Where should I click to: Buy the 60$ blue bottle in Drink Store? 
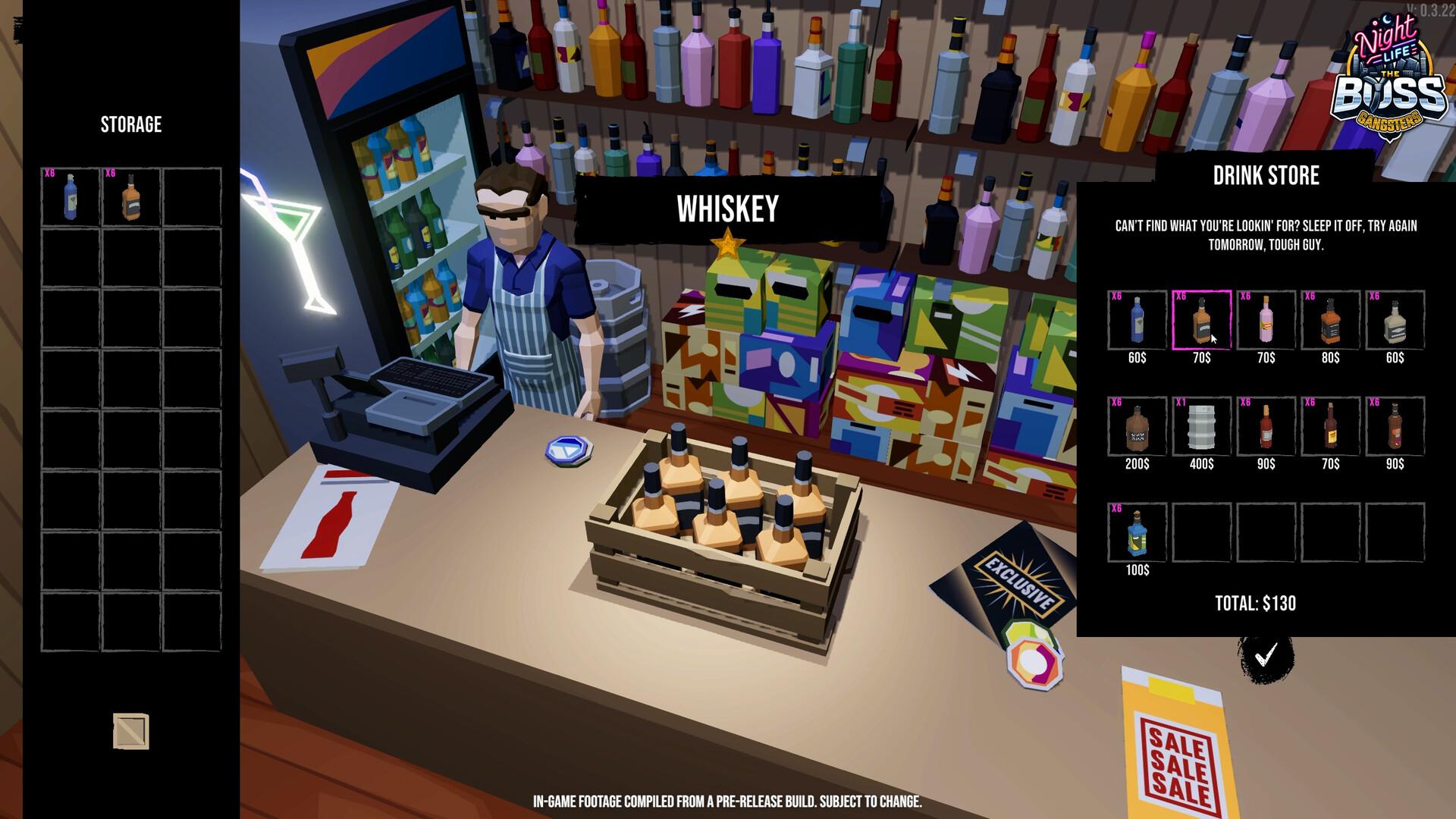click(1137, 320)
